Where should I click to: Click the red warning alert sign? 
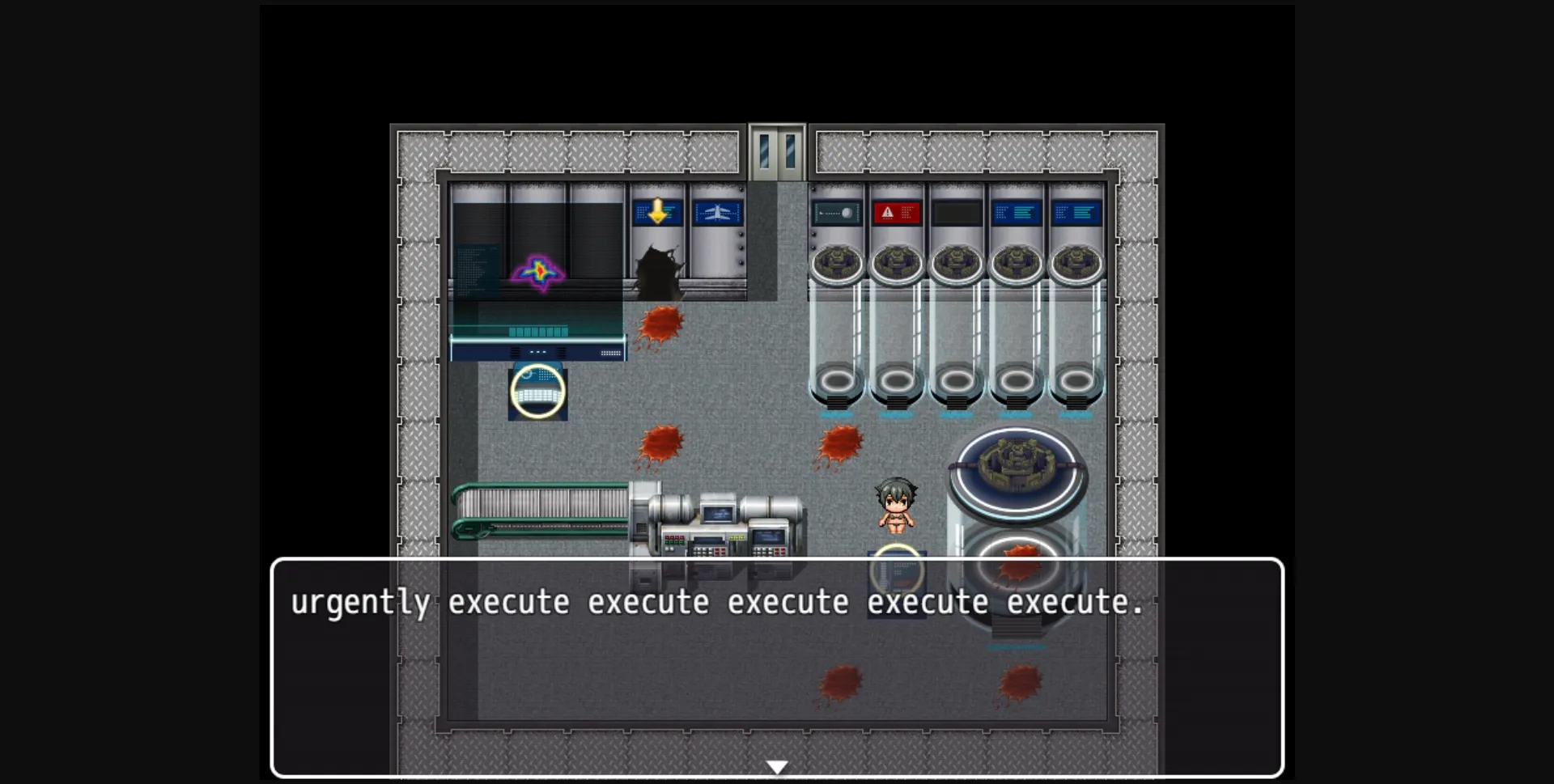pyautogui.click(x=898, y=212)
